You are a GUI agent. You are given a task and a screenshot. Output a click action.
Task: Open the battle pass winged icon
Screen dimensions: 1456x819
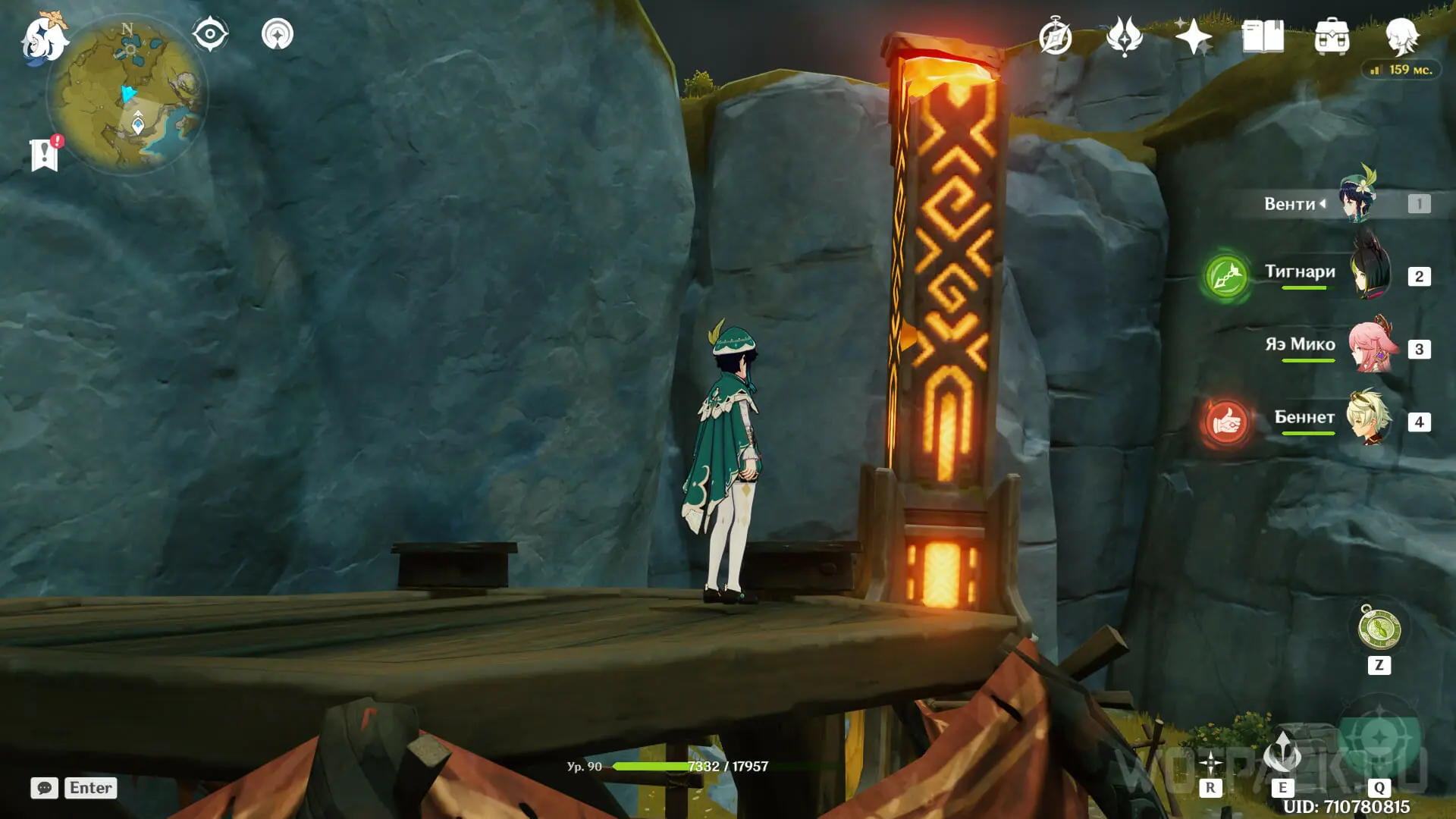click(1124, 36)
